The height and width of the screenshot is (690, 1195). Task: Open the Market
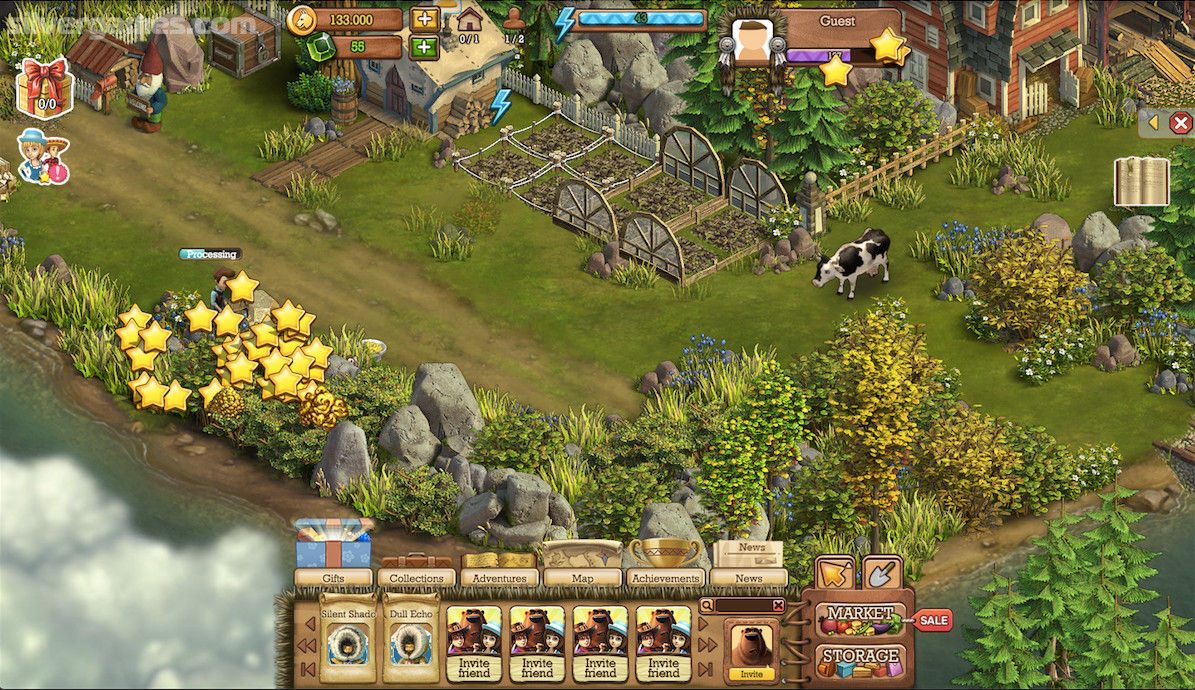[860, 619]
